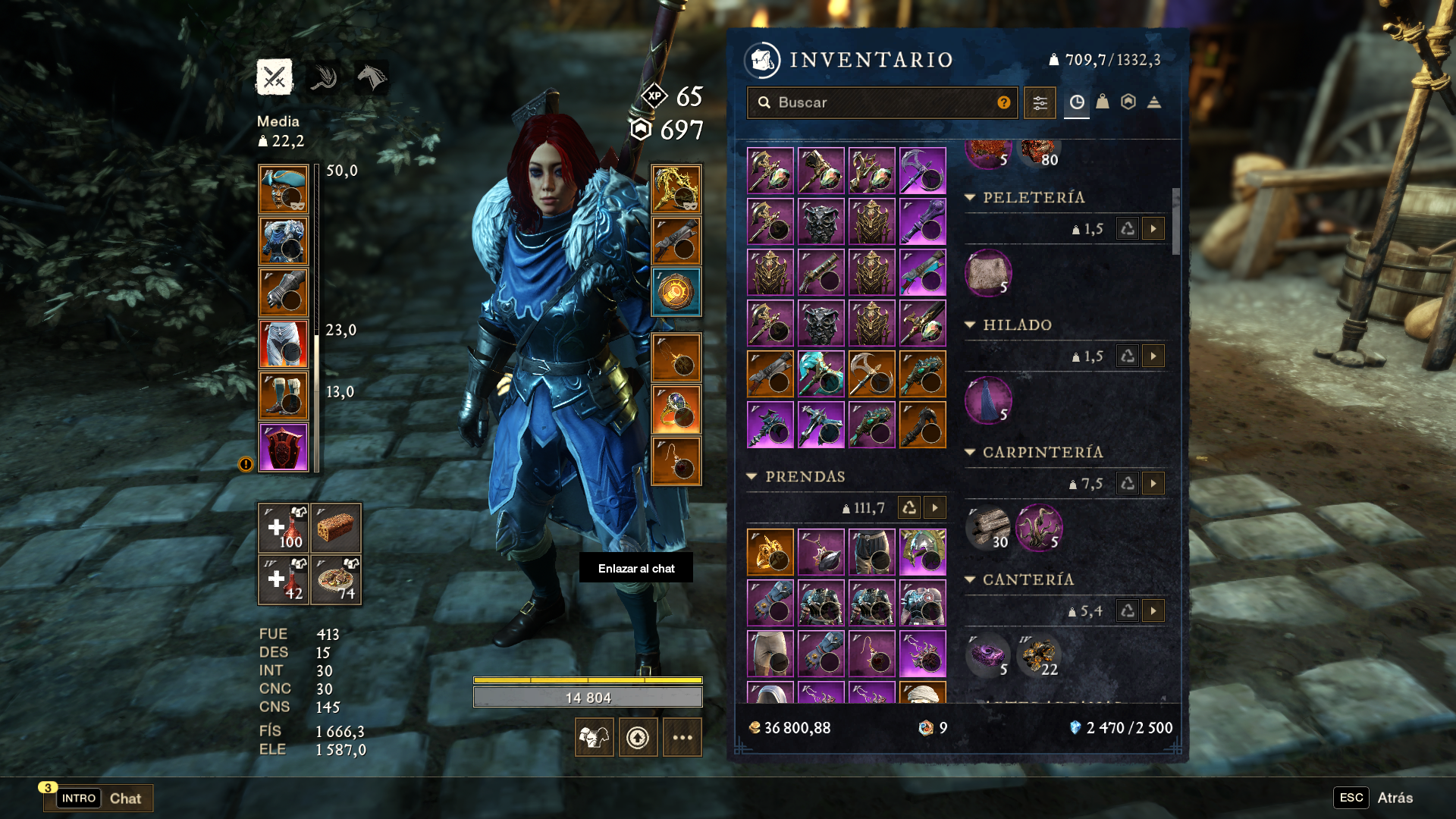
Task: Choose the bread loaf food slot
Action: pyautogui.click(x=336, y=528)
